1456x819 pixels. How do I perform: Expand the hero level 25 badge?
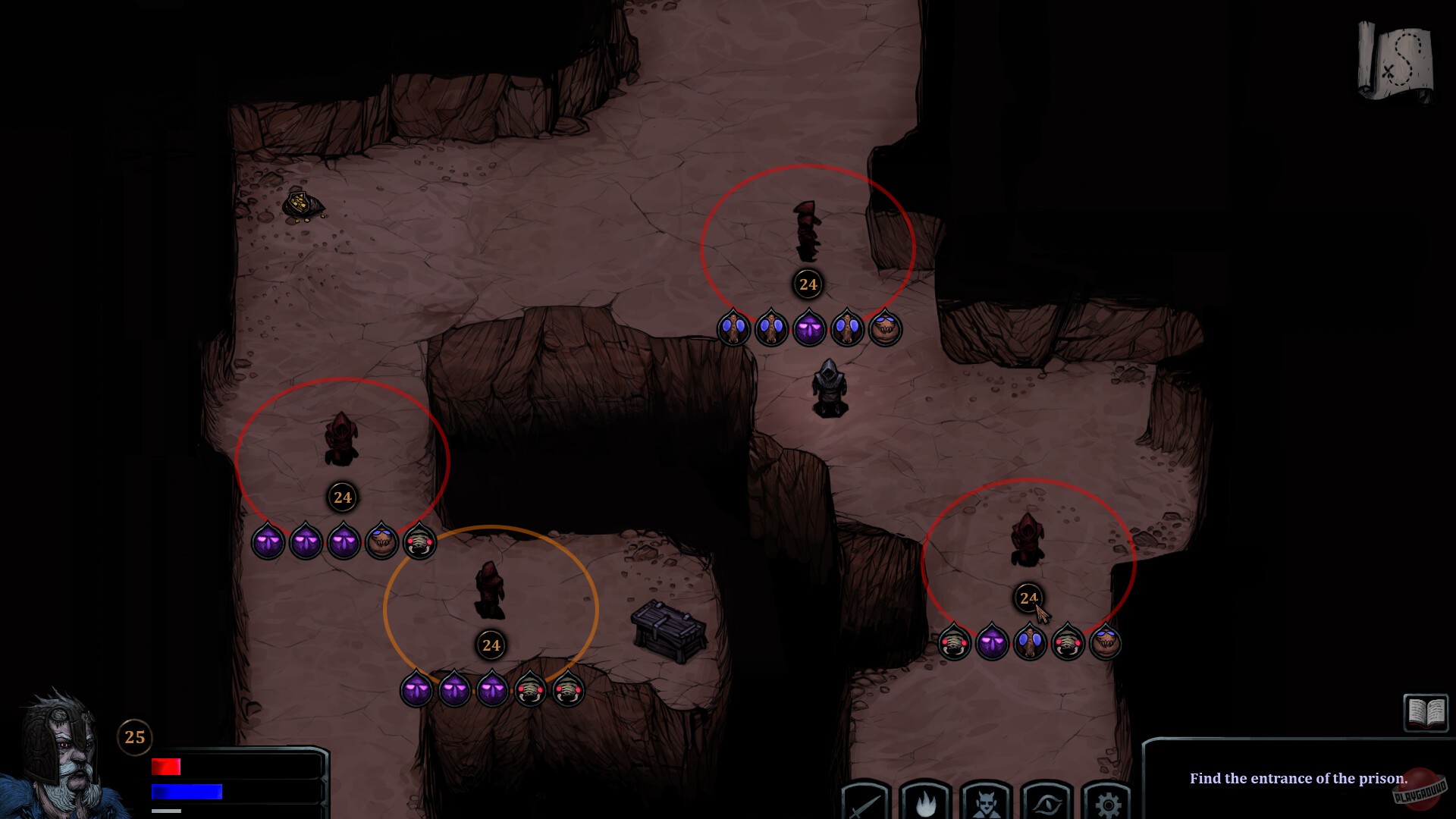[135, 736]
